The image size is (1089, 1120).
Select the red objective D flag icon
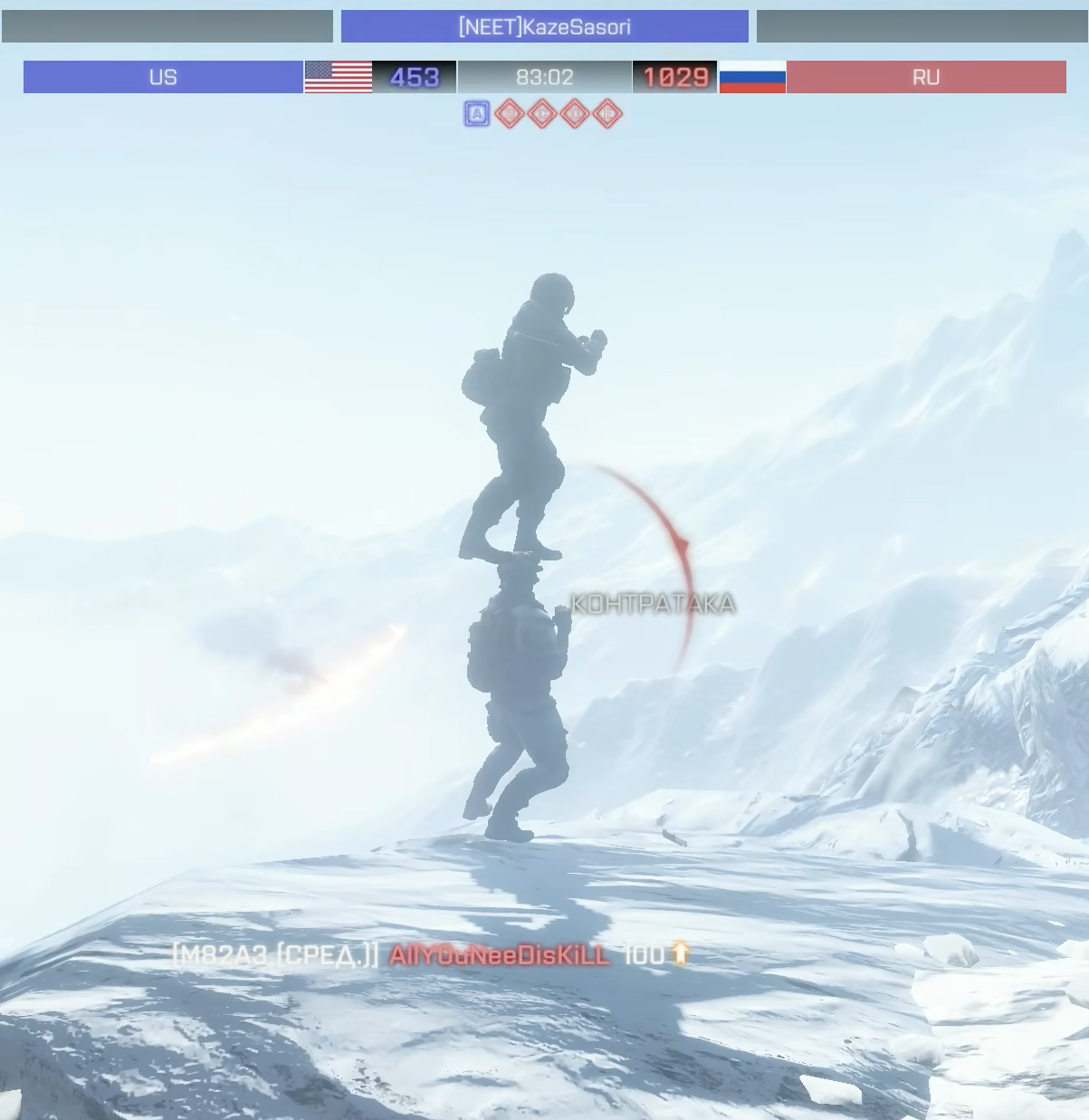coord(575,114)
